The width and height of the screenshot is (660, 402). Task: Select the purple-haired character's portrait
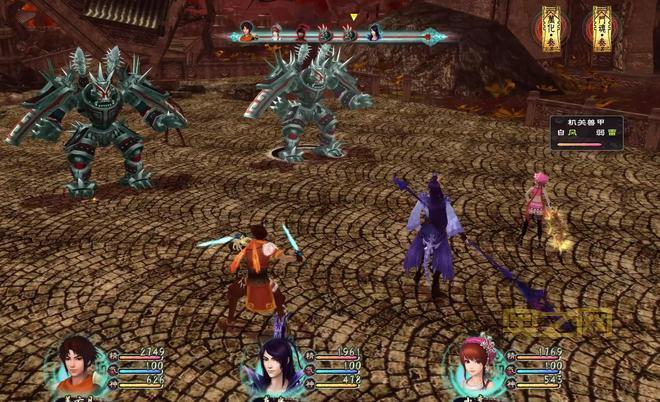point(273,365)
